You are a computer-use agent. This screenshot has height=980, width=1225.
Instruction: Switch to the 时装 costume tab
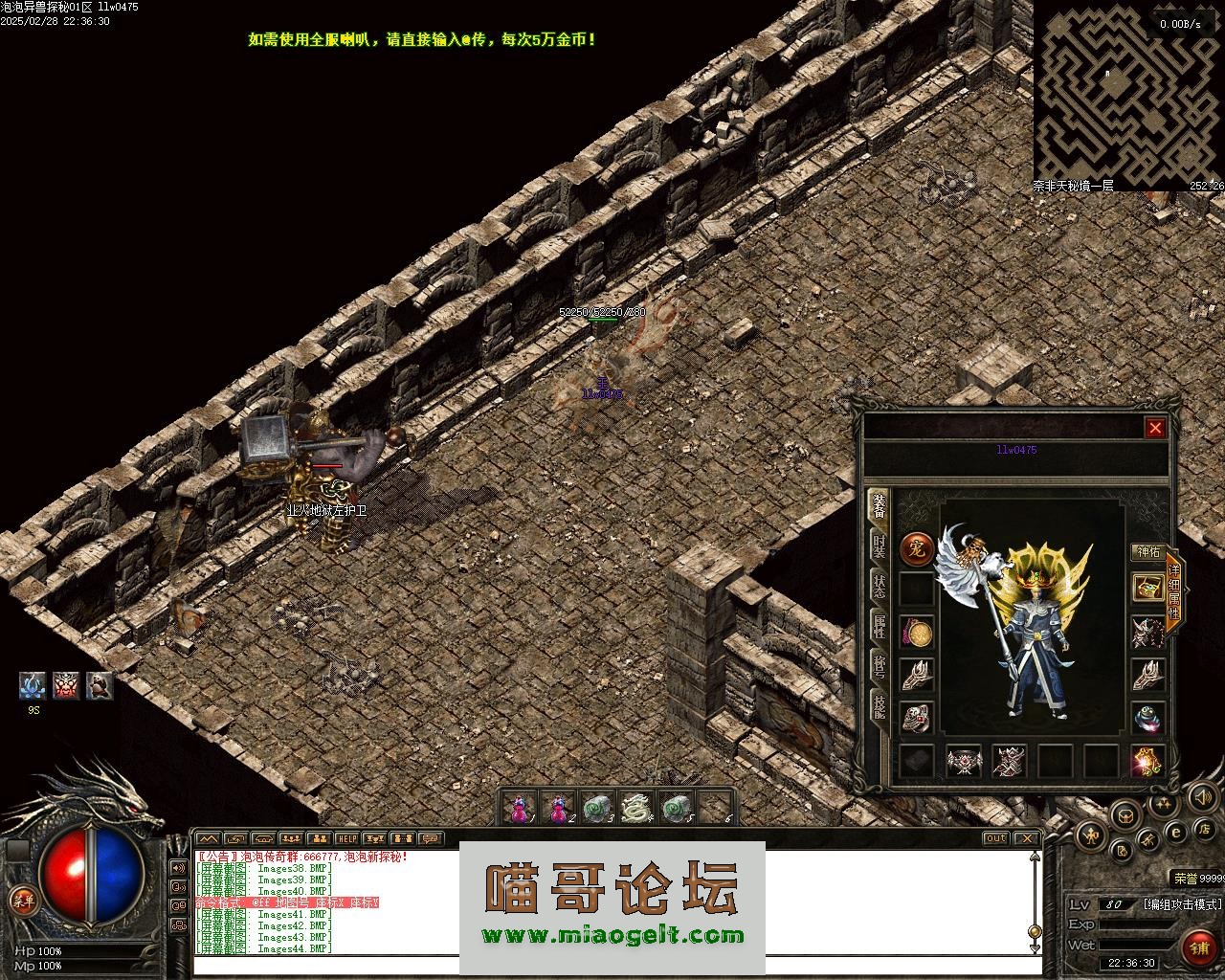tap(879, 546)
